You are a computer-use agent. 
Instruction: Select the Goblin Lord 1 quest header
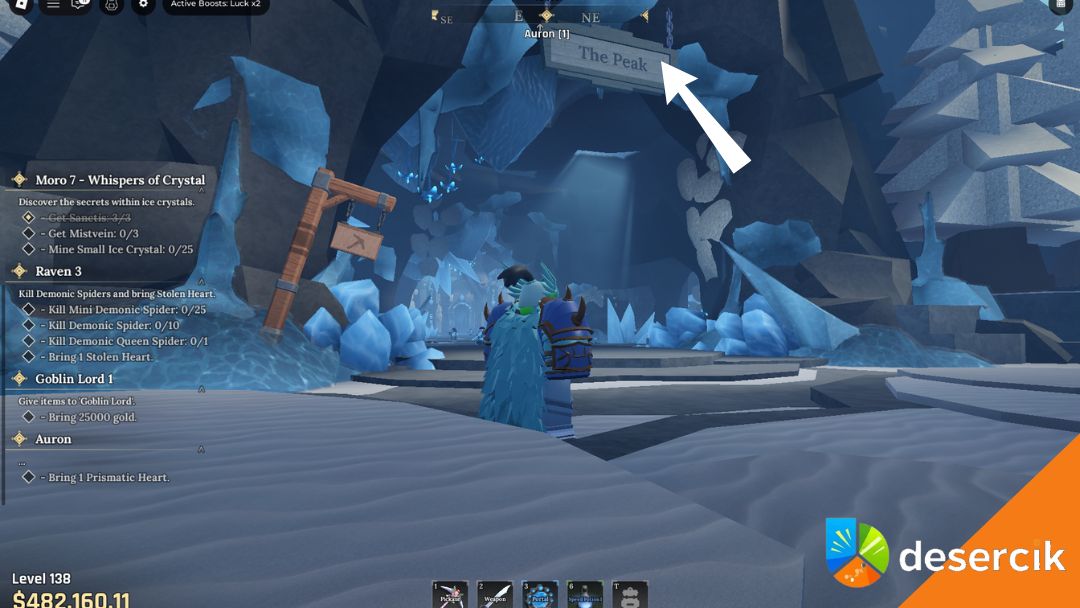coord(74,379)
